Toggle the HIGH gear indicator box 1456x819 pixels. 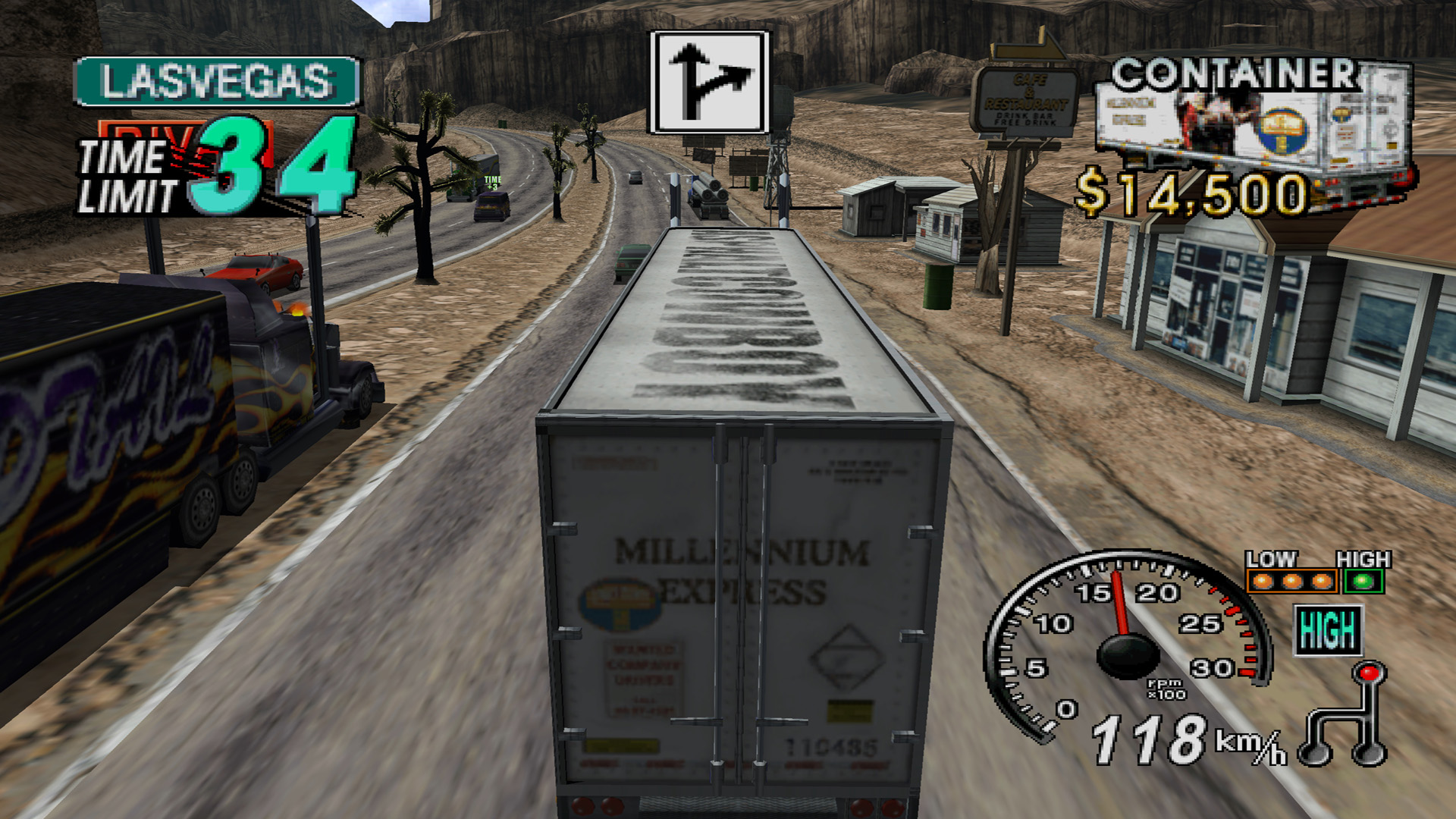click(1327, 630)
